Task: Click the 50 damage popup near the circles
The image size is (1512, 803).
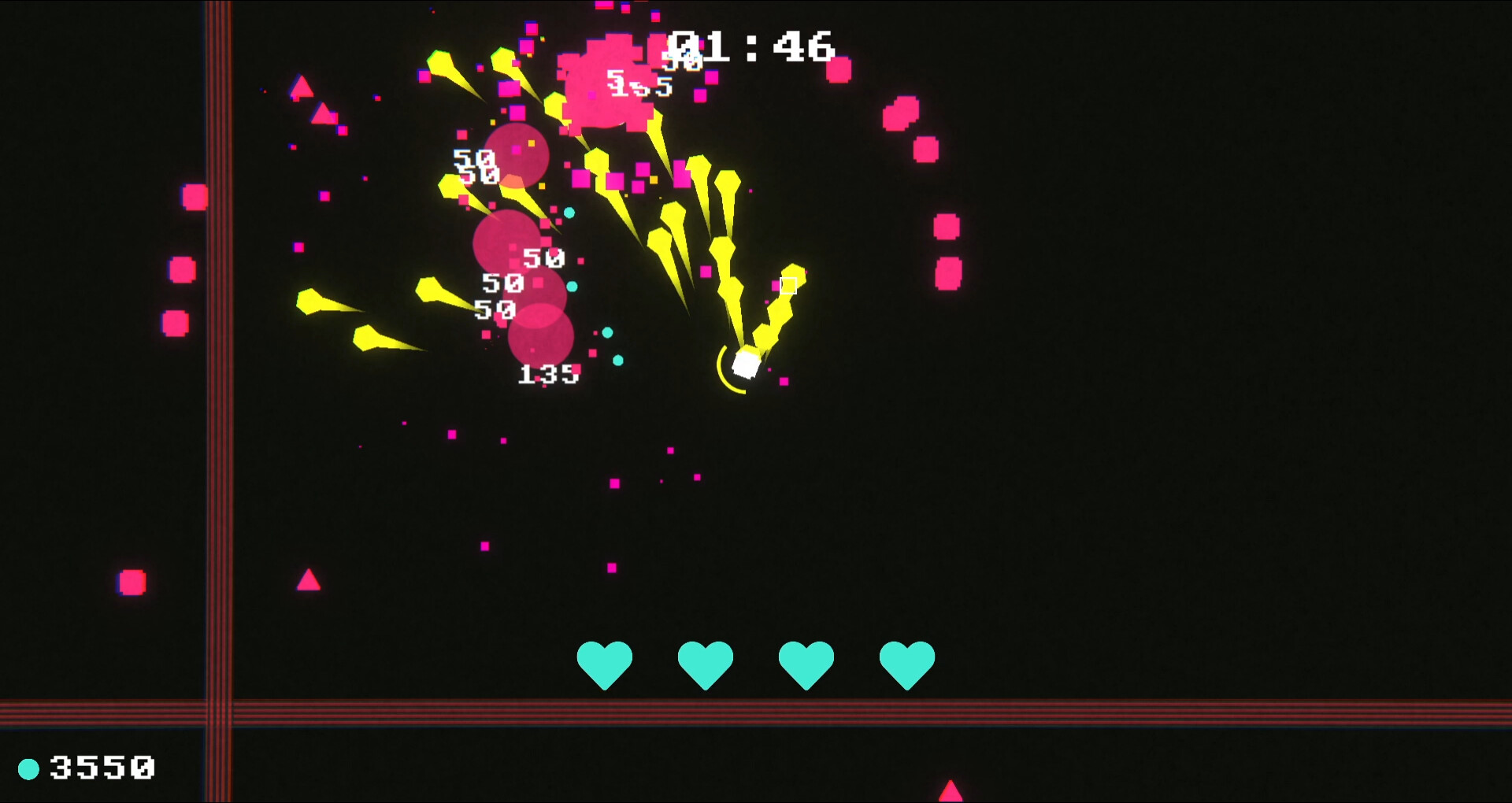Action: click(543, 256)
